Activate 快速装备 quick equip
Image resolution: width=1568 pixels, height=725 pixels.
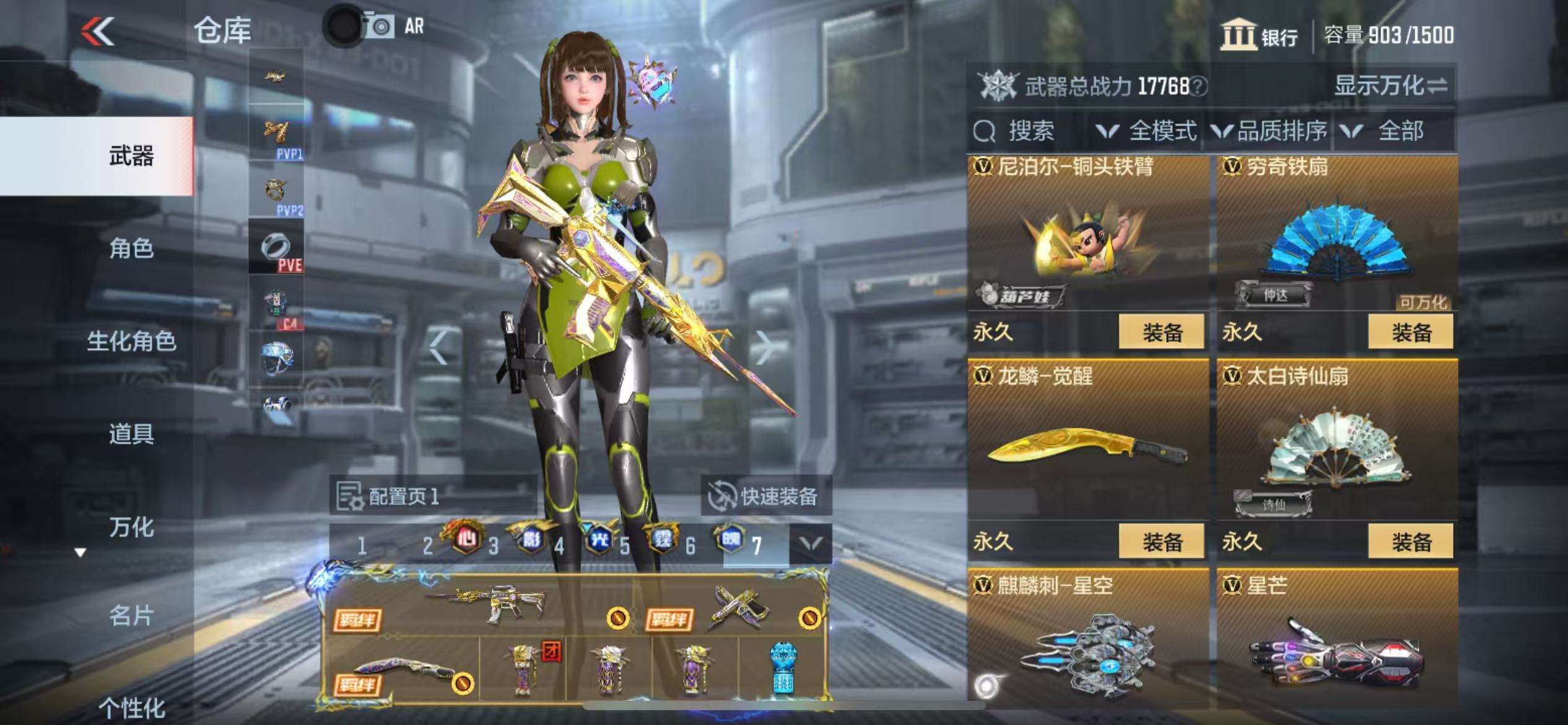(765, 496)
